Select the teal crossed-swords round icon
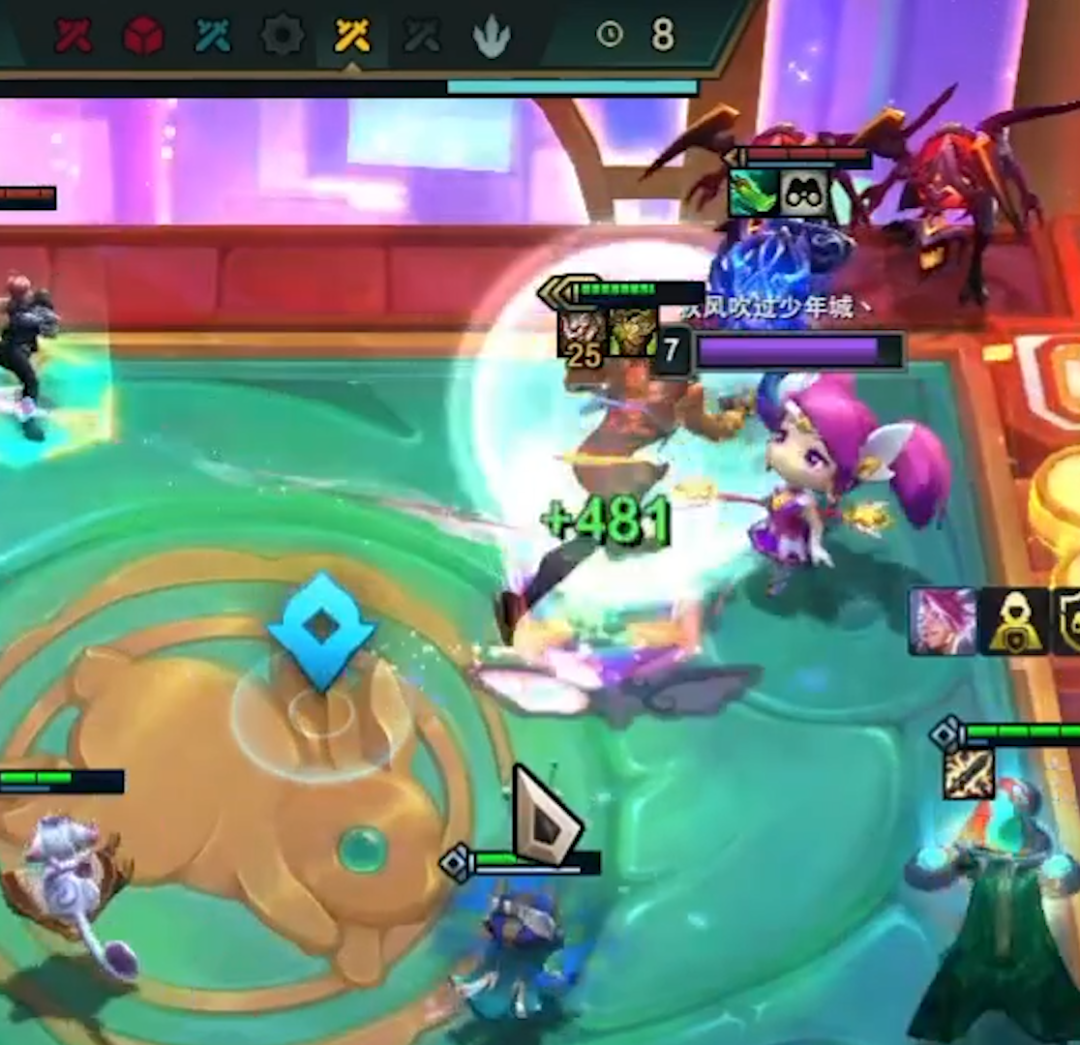Image resolution: width=1080 pixels, height=1045 pixels. 213,36
